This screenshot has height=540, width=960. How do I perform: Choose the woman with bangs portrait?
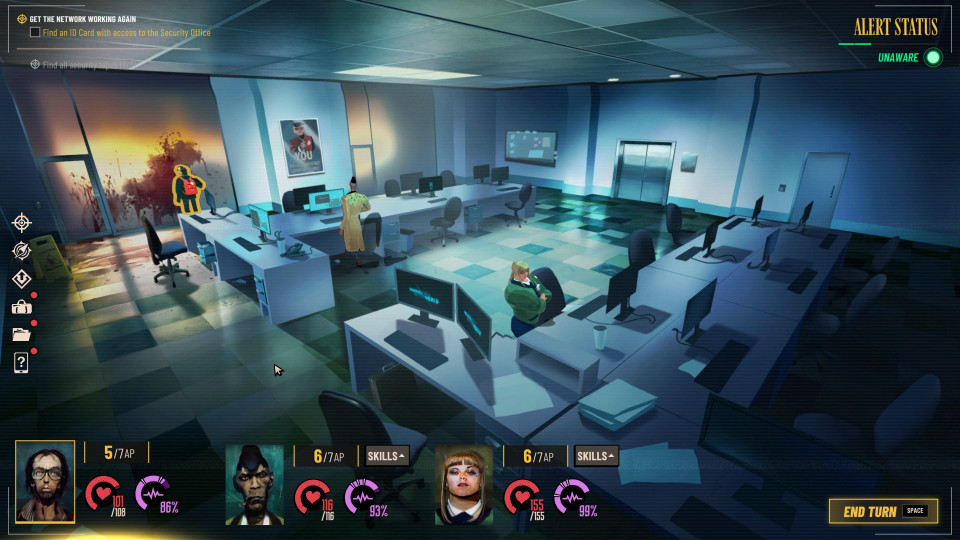tap(464, 485)
